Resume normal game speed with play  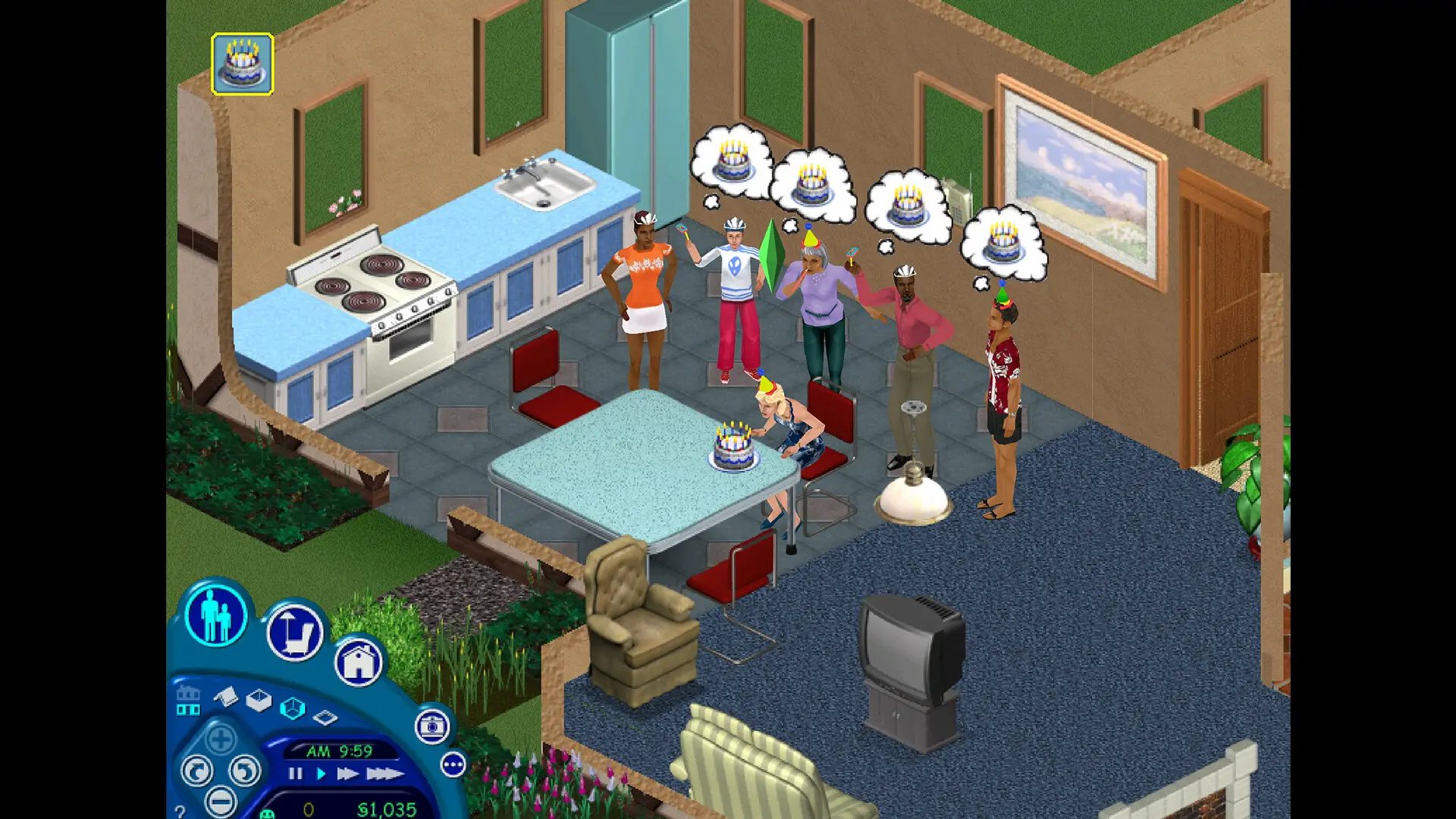[x=321, y=773]
